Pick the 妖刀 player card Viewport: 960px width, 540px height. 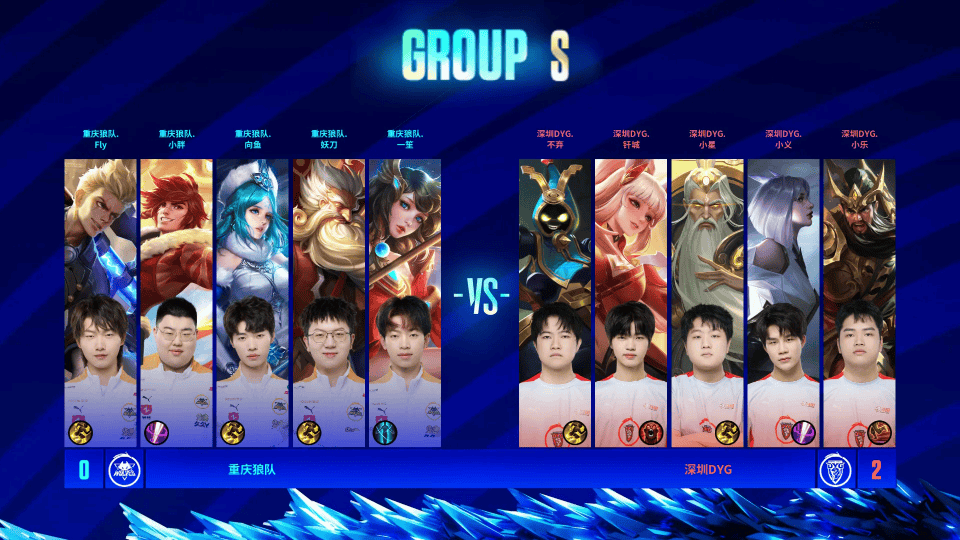(x=328, y=302)
